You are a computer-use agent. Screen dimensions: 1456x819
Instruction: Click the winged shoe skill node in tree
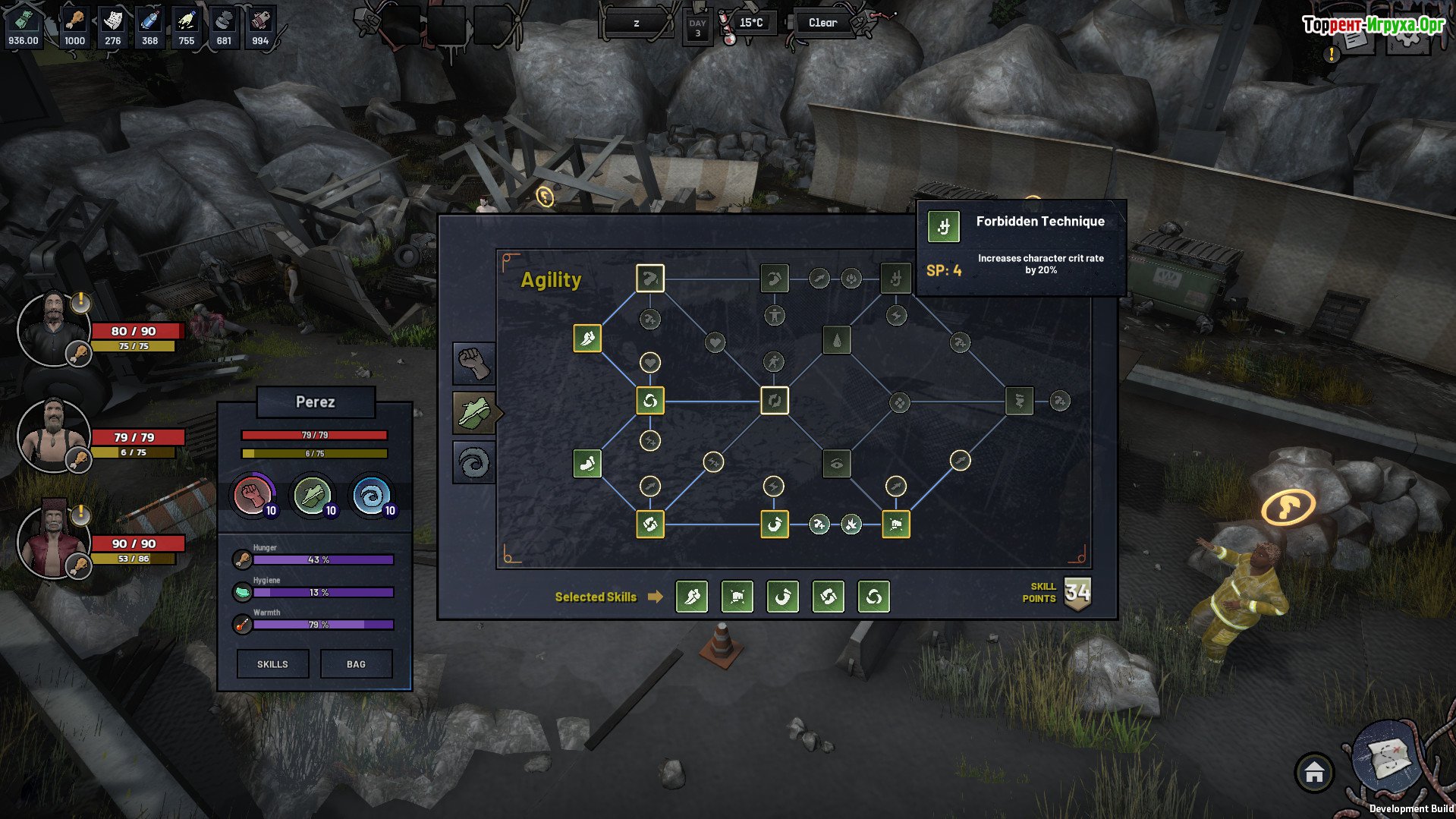587,339
